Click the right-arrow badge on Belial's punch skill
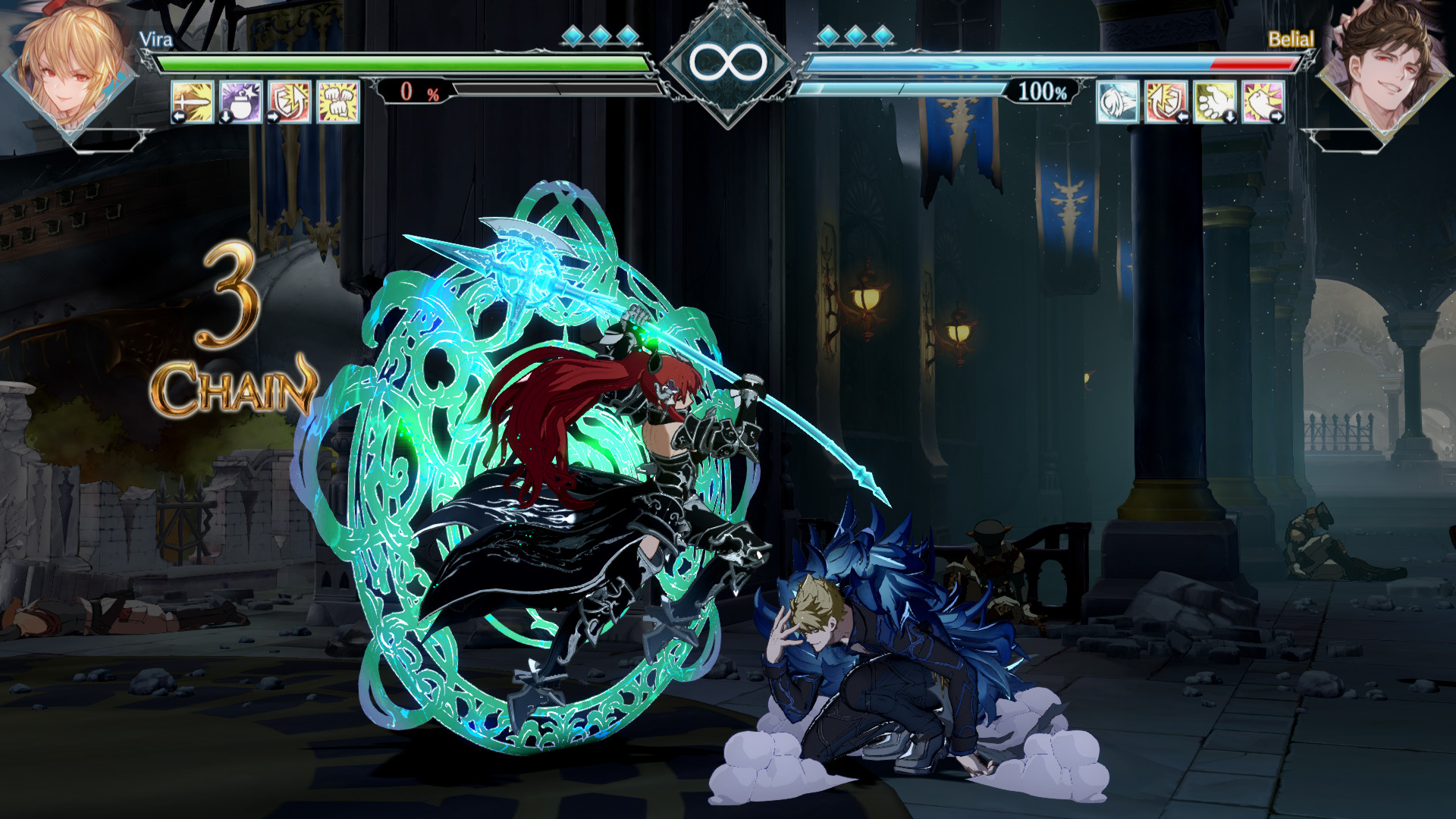Image resolution: width=1456 pixels, height=819 pixels. [1278, 118]
